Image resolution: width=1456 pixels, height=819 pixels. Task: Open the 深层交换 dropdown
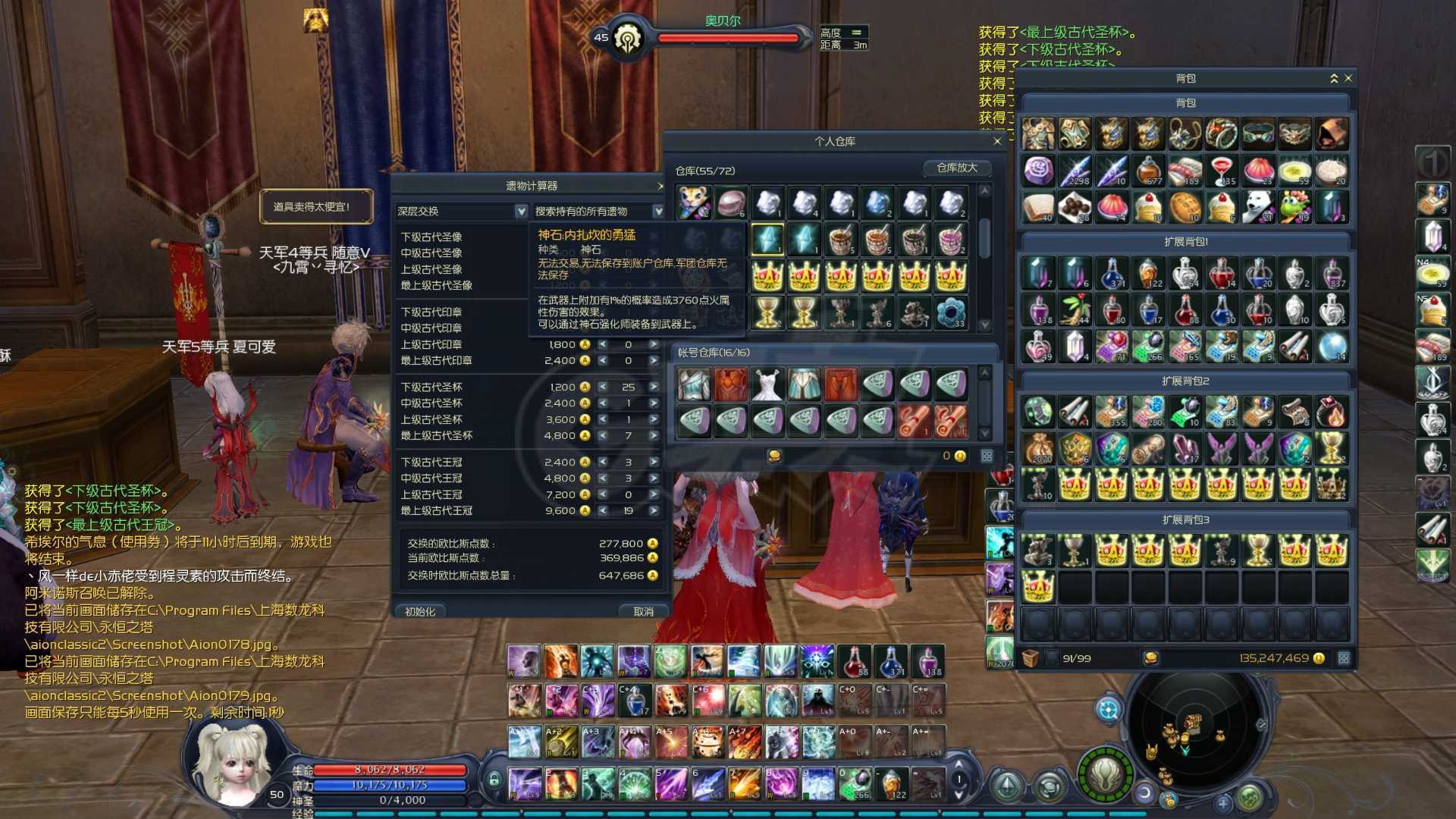click(521, 212)
